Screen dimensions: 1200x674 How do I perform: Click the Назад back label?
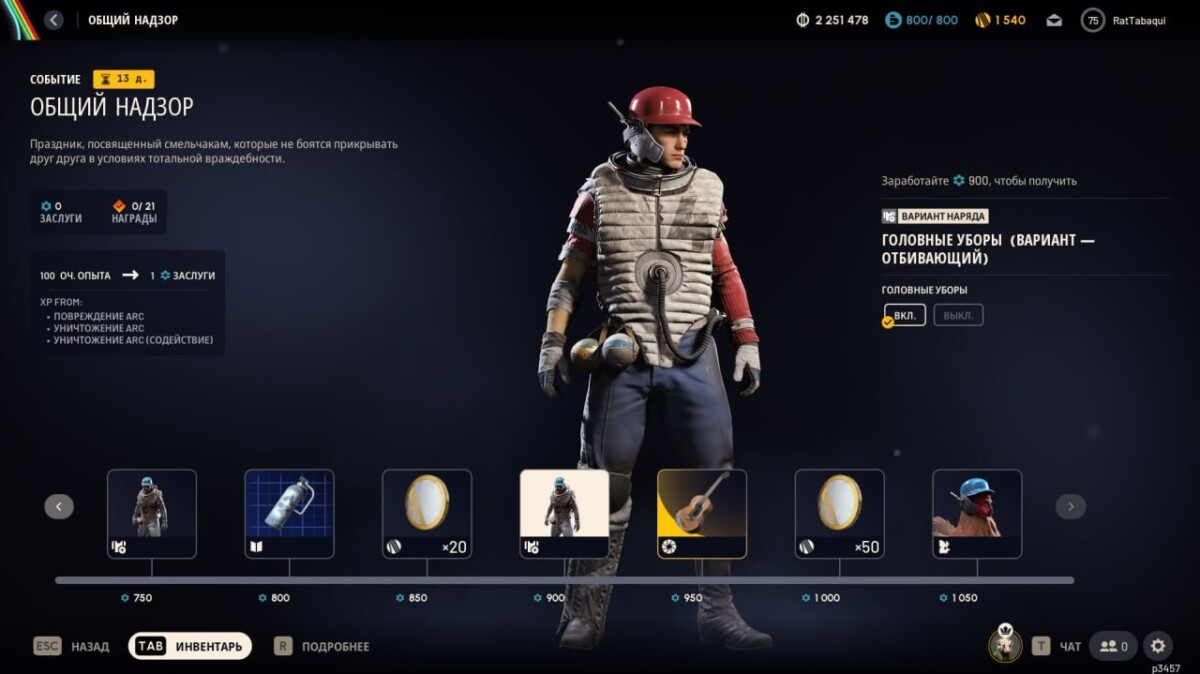(x=89, y=647)
